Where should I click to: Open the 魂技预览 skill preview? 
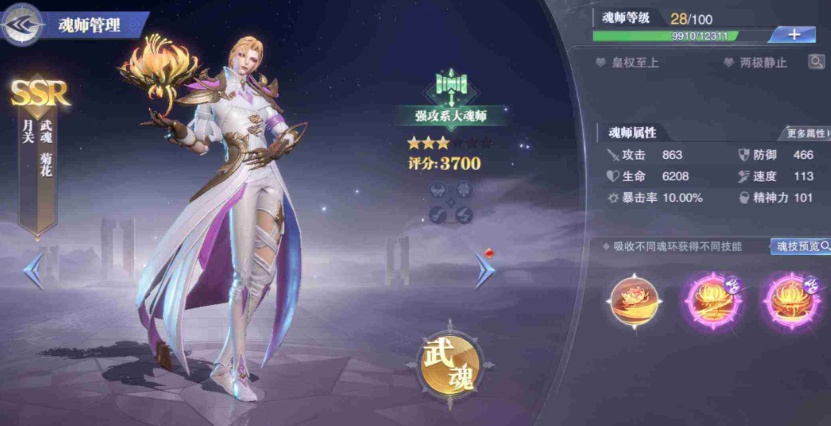[800, 246]
